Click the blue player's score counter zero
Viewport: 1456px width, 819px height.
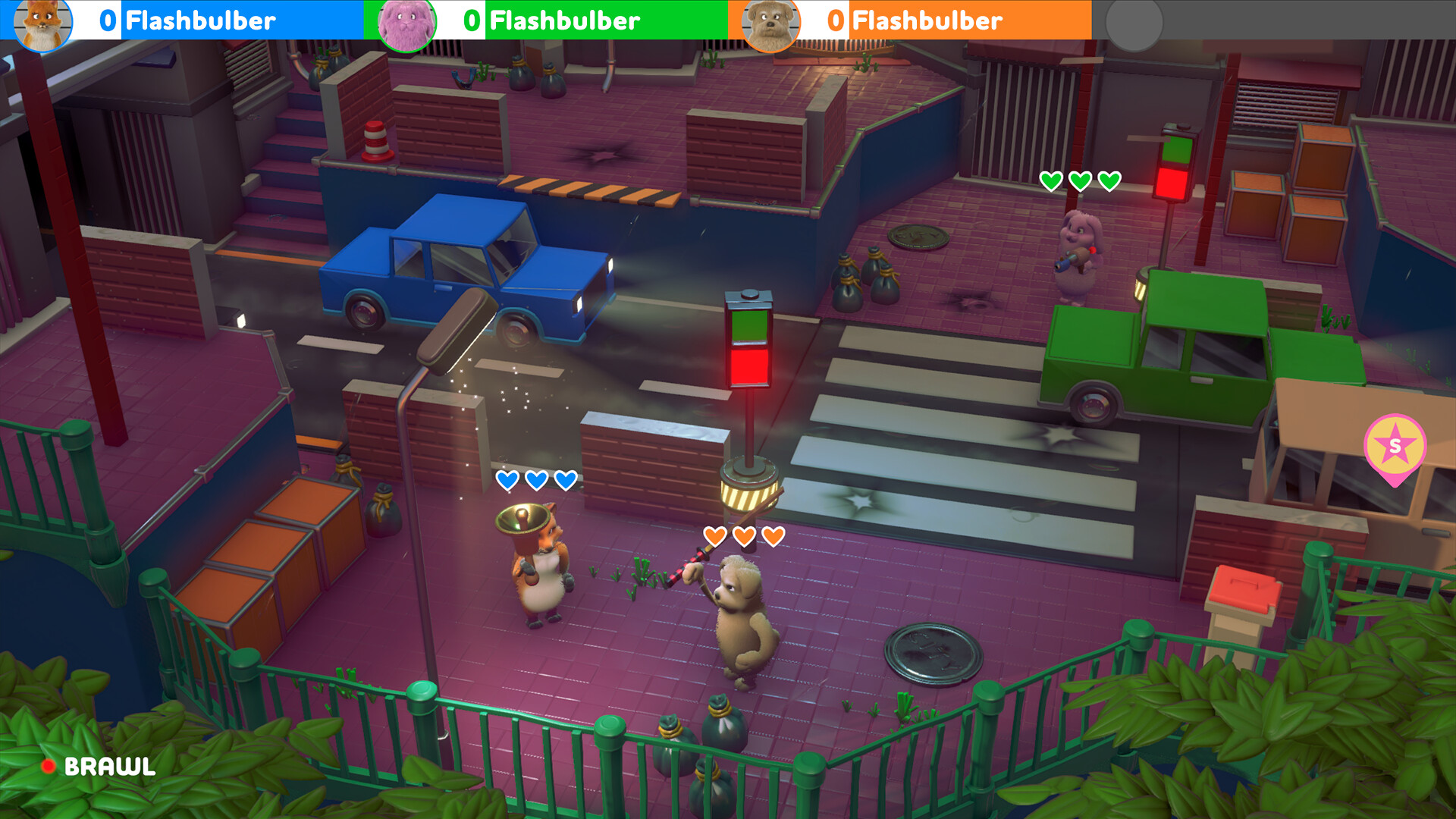(107, 20)
